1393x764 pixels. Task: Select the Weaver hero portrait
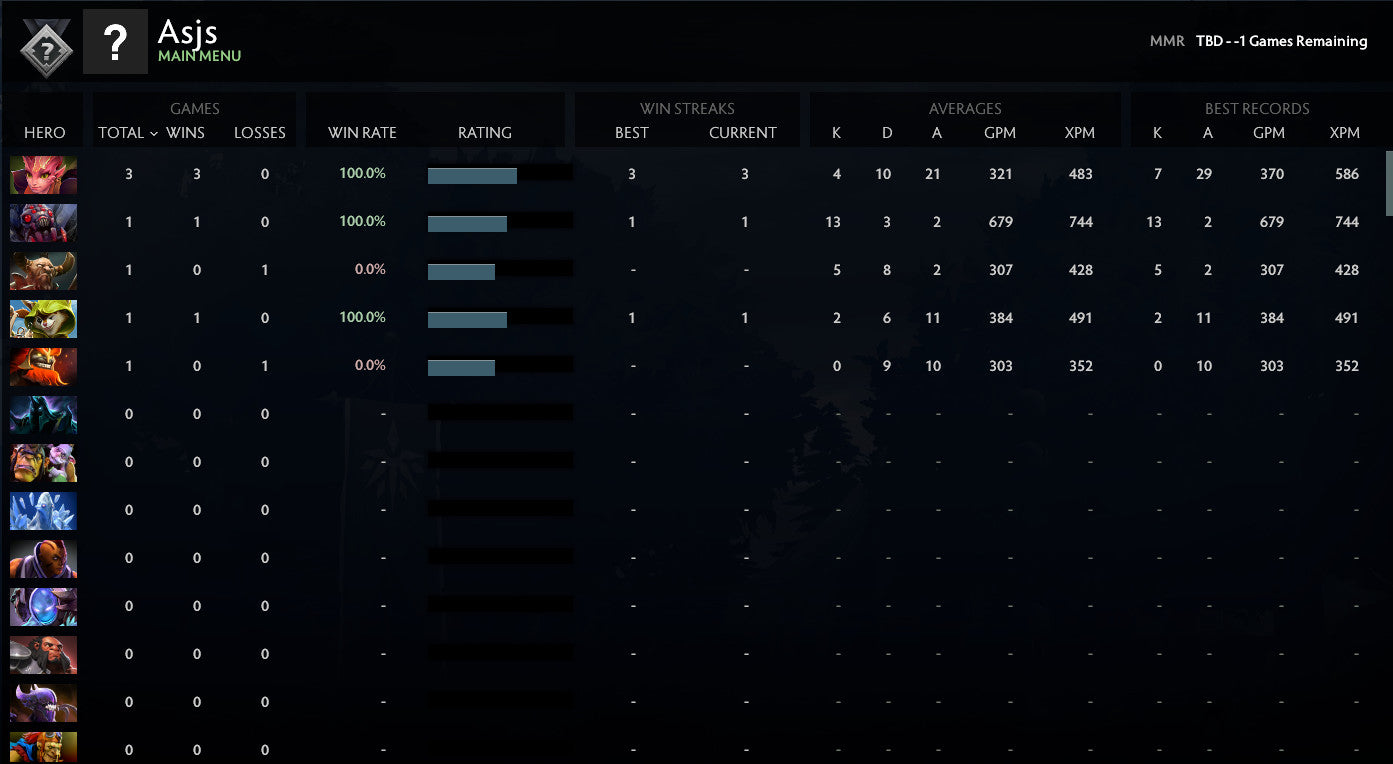43,222
